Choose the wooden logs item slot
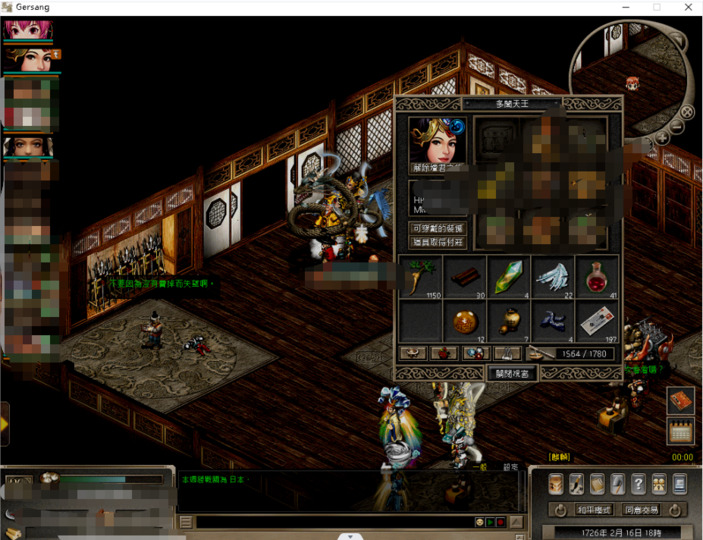This screenshot has width=703, height=540. [x=465, y=279]
